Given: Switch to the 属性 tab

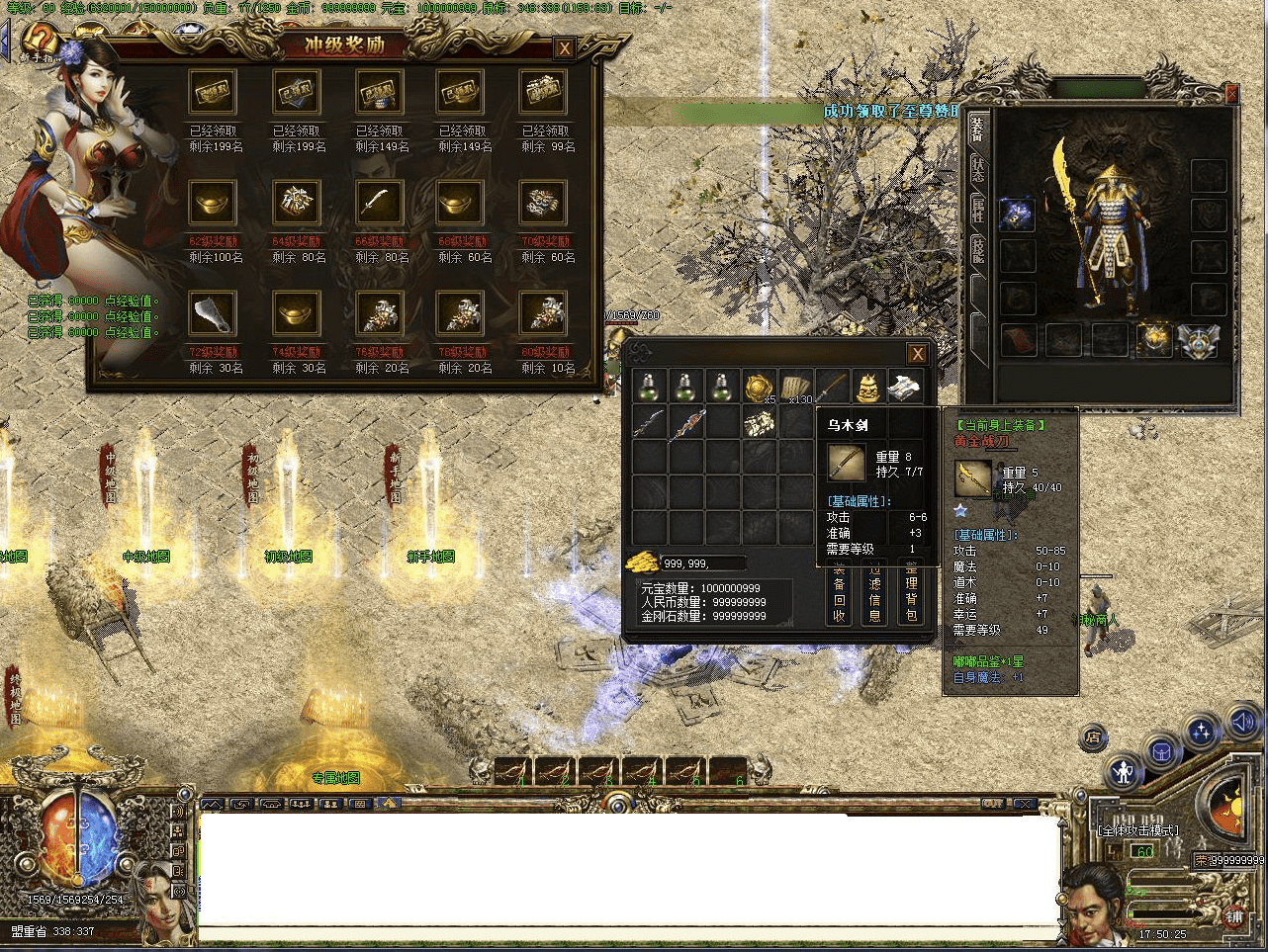Looking at the screenshot, I should point(977,210).
